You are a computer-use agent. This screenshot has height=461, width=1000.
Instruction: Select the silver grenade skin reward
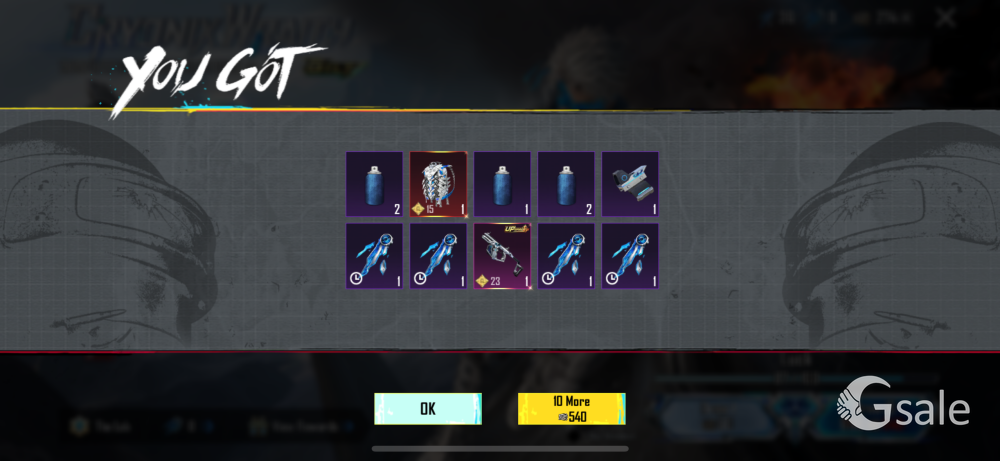[438, 184]
